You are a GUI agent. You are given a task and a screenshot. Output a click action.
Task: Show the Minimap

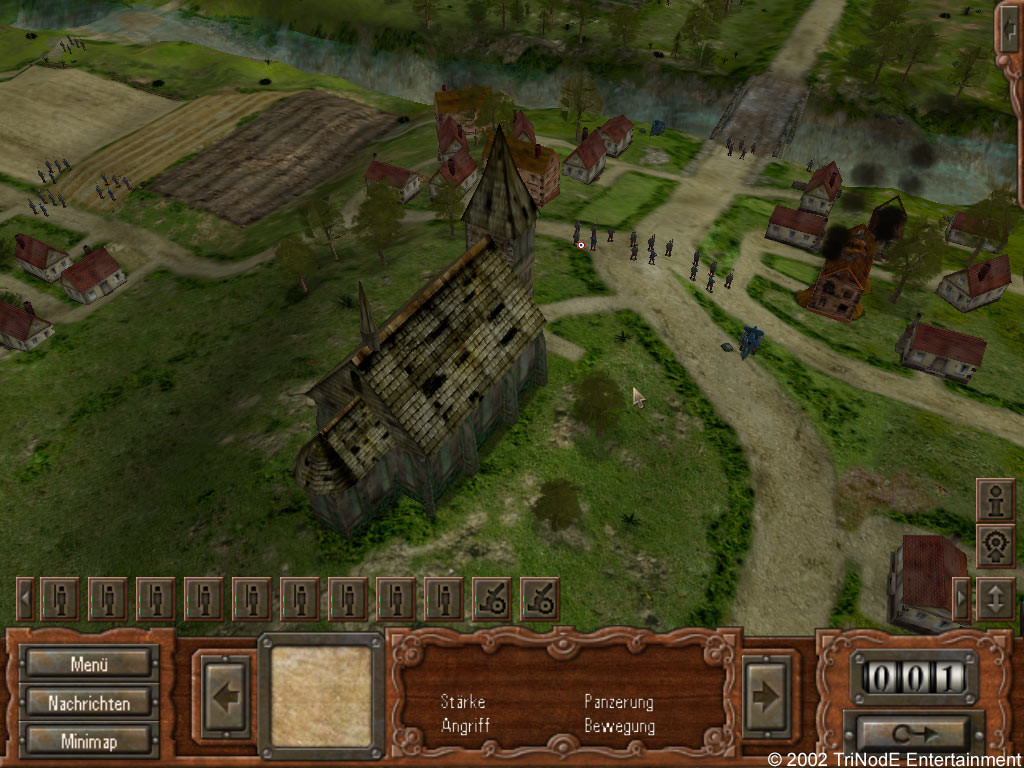(90, 740)
